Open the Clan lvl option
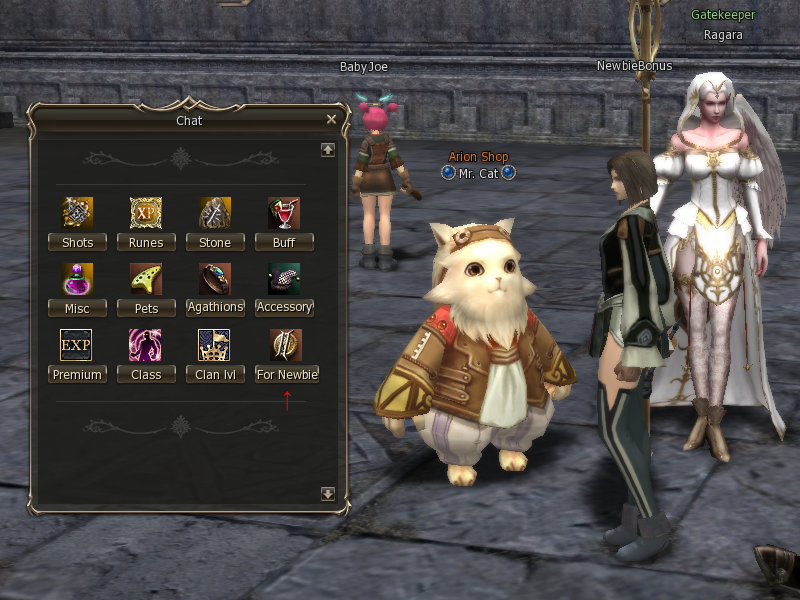The width and height of the screenshot is (800, 600). 215,375
